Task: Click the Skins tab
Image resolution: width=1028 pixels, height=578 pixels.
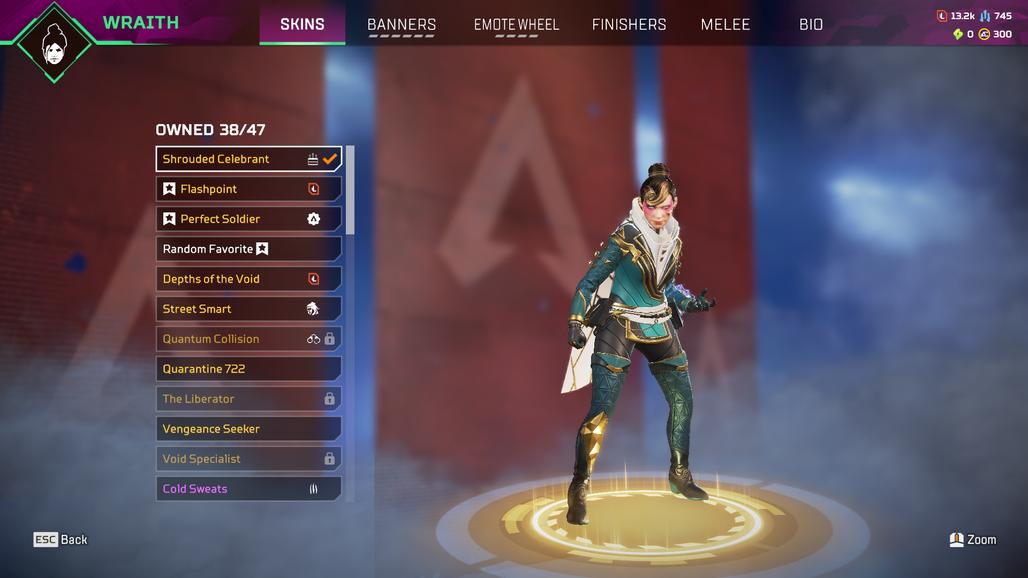Action: pyautogui.click(x=302, y=24)
